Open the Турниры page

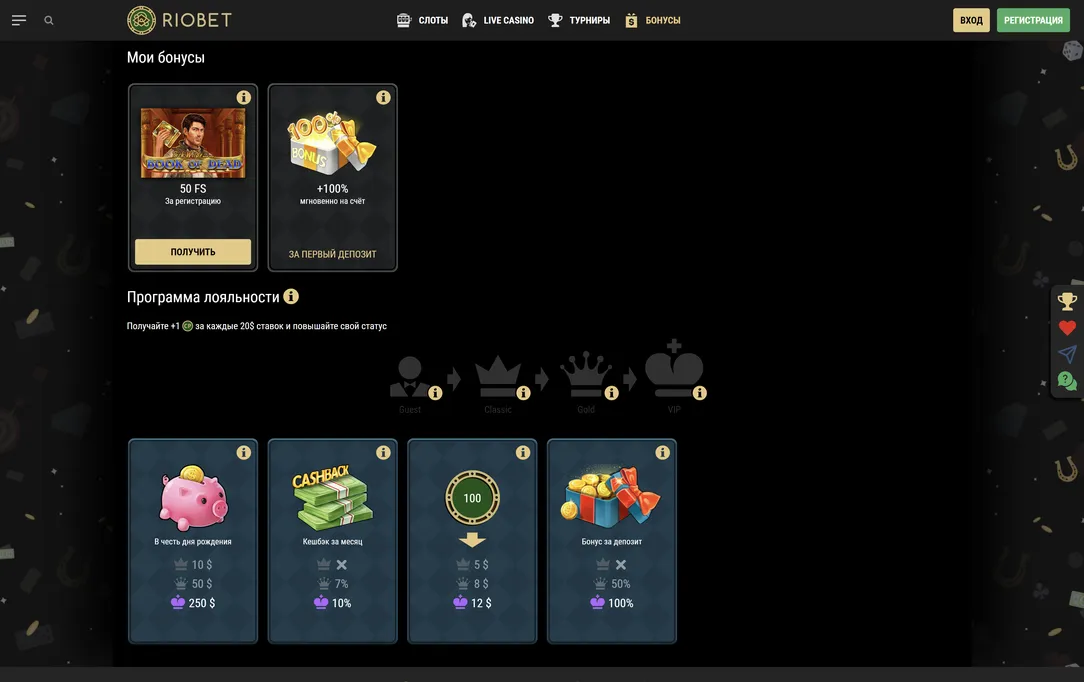(579, 20)
